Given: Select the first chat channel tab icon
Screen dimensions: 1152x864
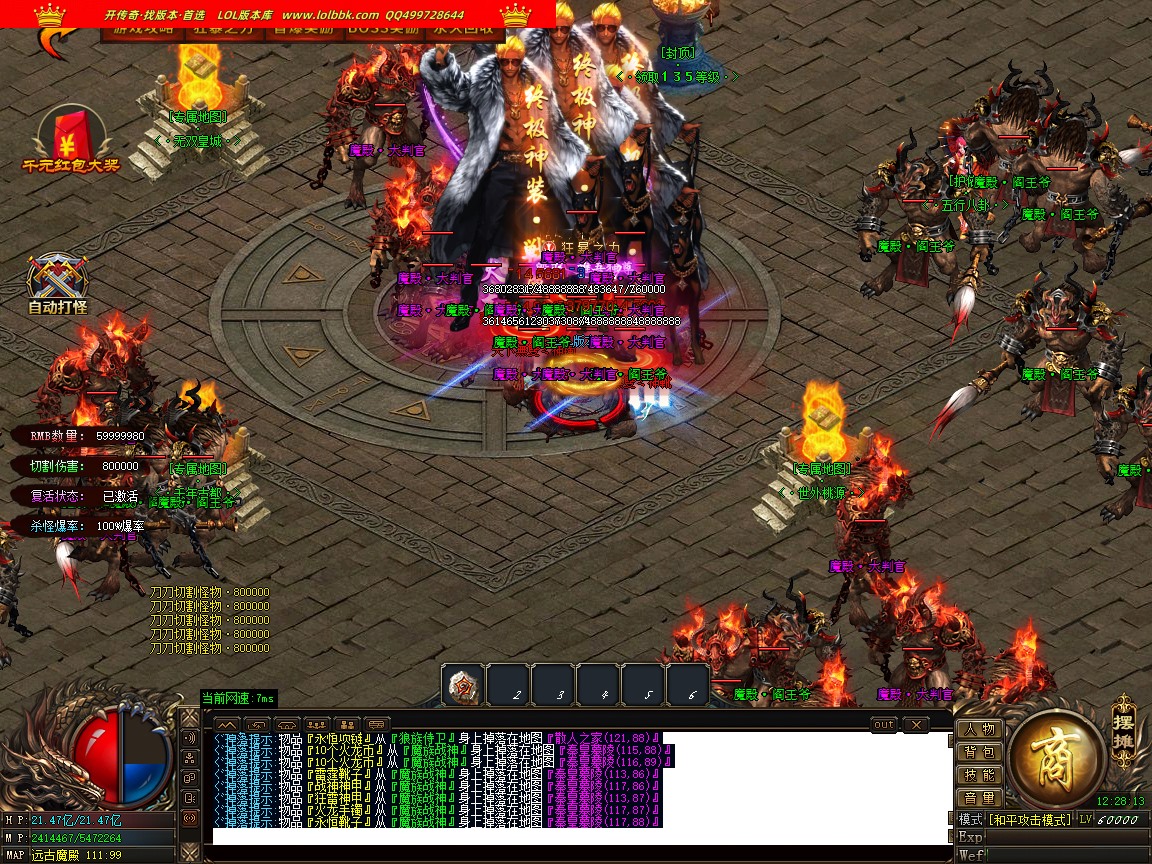Looking at the screenshot, I should [x=227, y=724].
